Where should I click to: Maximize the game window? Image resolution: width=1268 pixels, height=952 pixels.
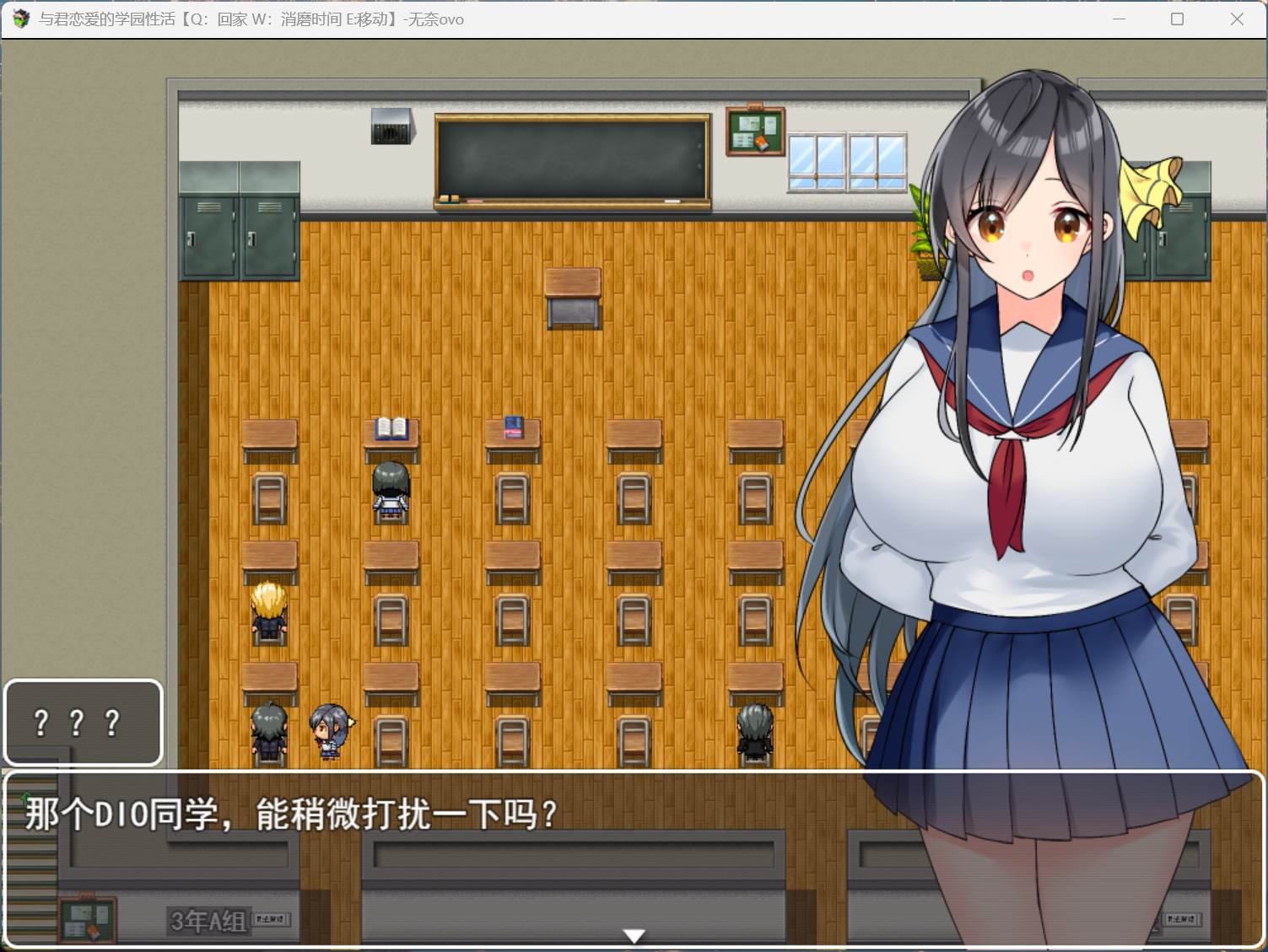click(1178, 19)
